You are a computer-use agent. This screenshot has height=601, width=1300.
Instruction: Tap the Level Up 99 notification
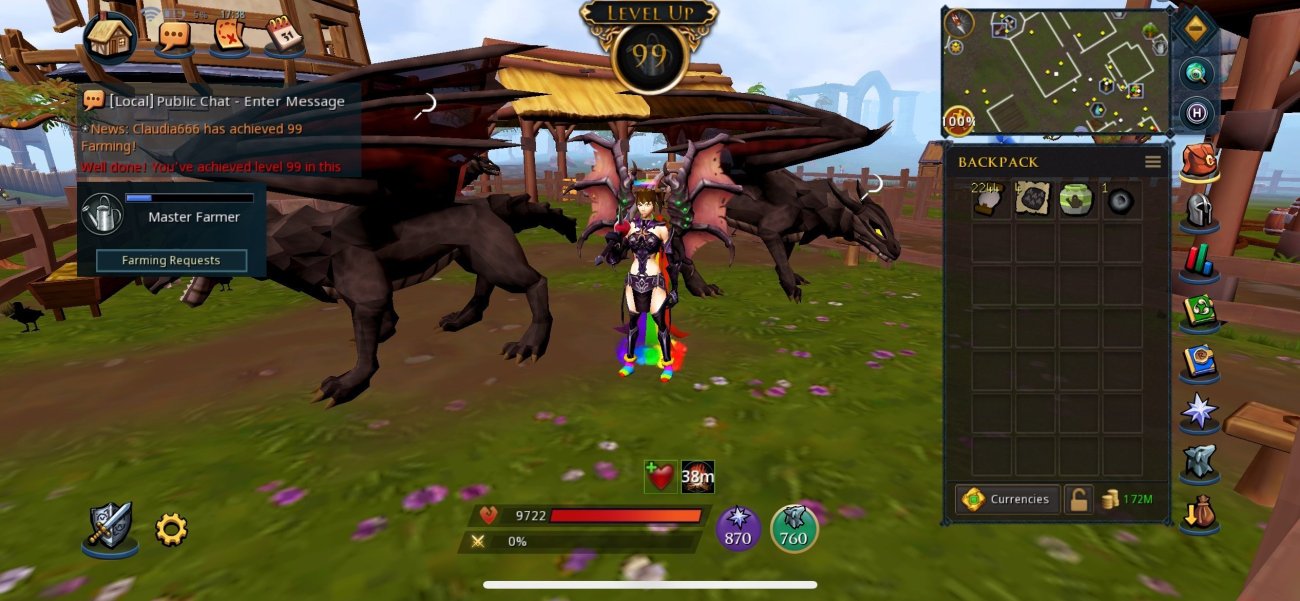(650, 45)
